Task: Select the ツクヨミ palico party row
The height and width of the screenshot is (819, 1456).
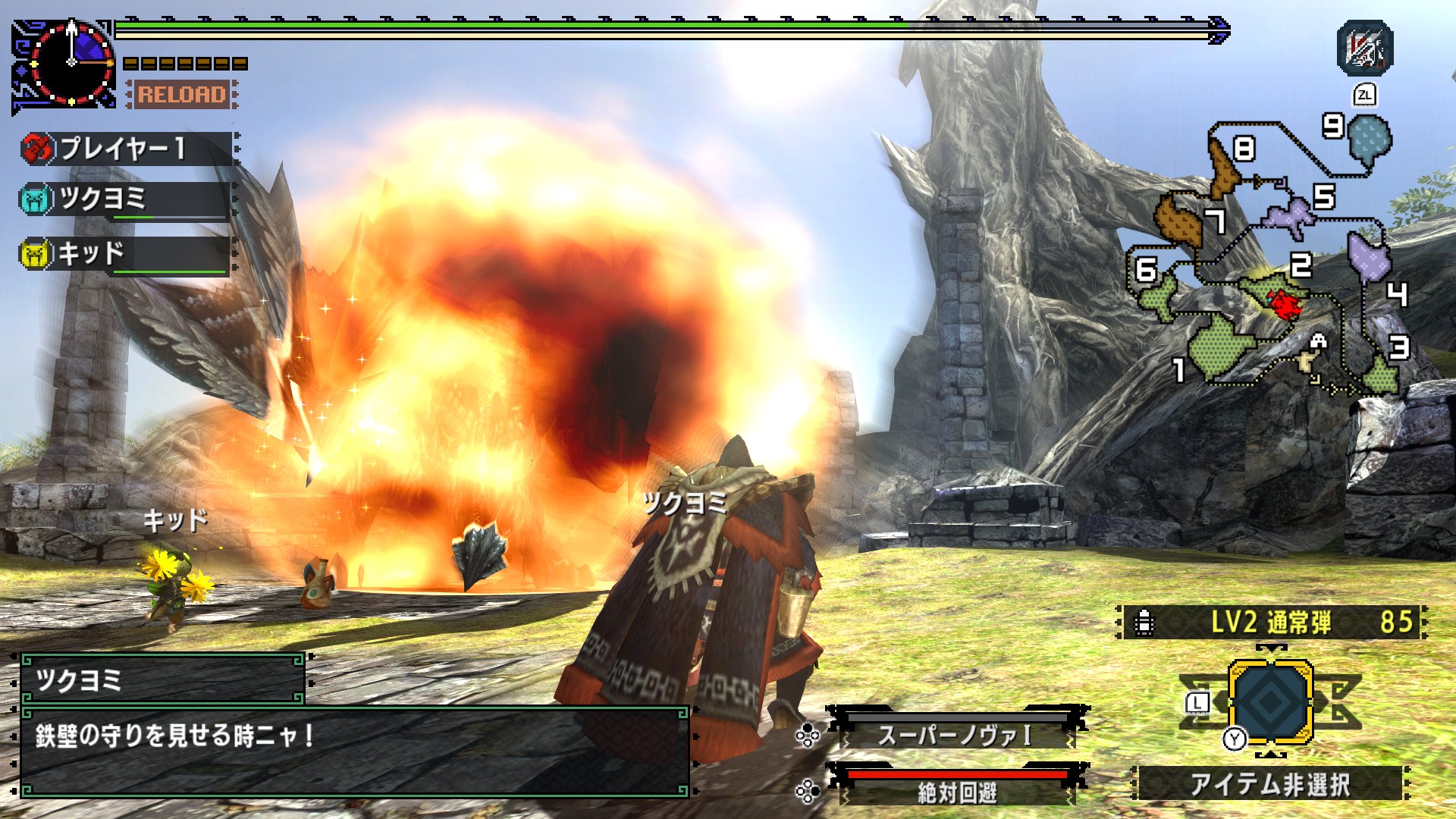Action: (125, 199)
